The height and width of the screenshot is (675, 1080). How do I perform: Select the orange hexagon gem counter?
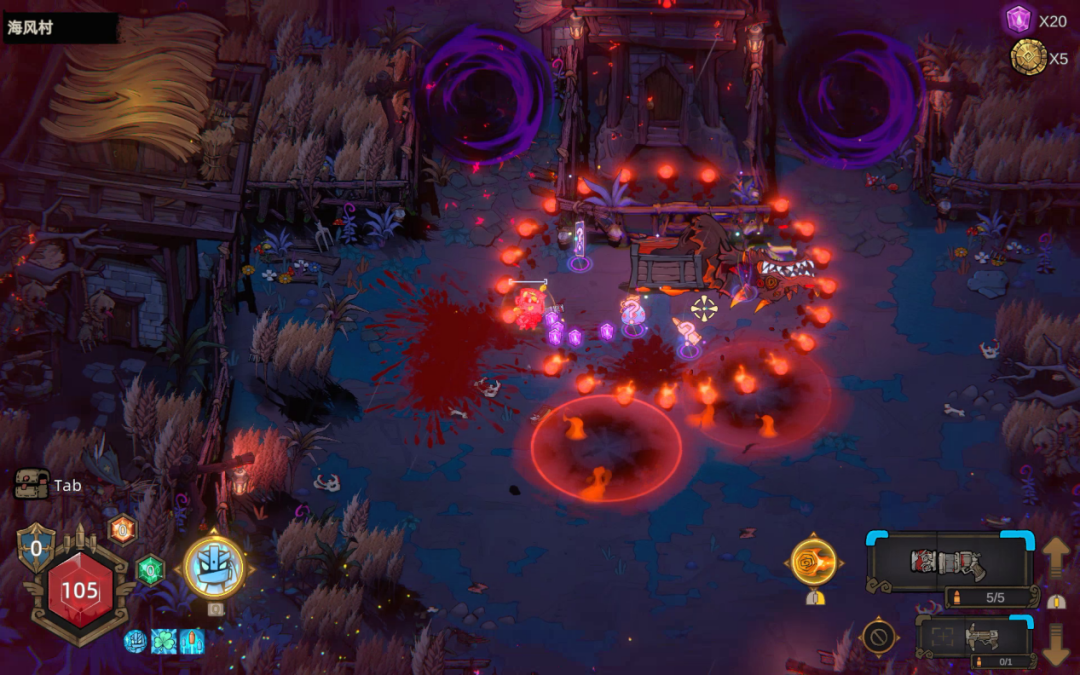point(122,529)
